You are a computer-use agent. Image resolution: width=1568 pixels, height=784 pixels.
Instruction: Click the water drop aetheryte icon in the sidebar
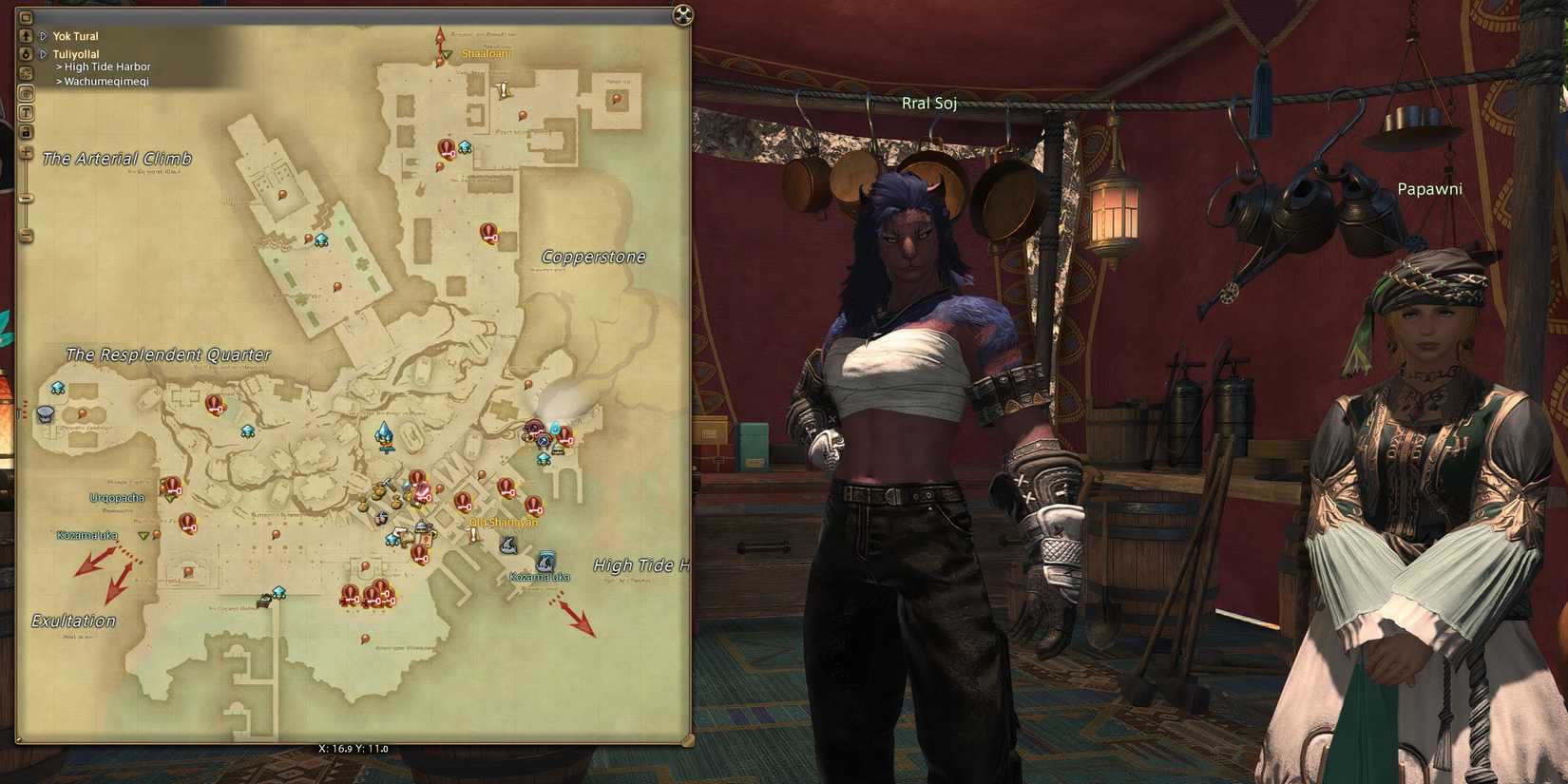pos(27,54)
